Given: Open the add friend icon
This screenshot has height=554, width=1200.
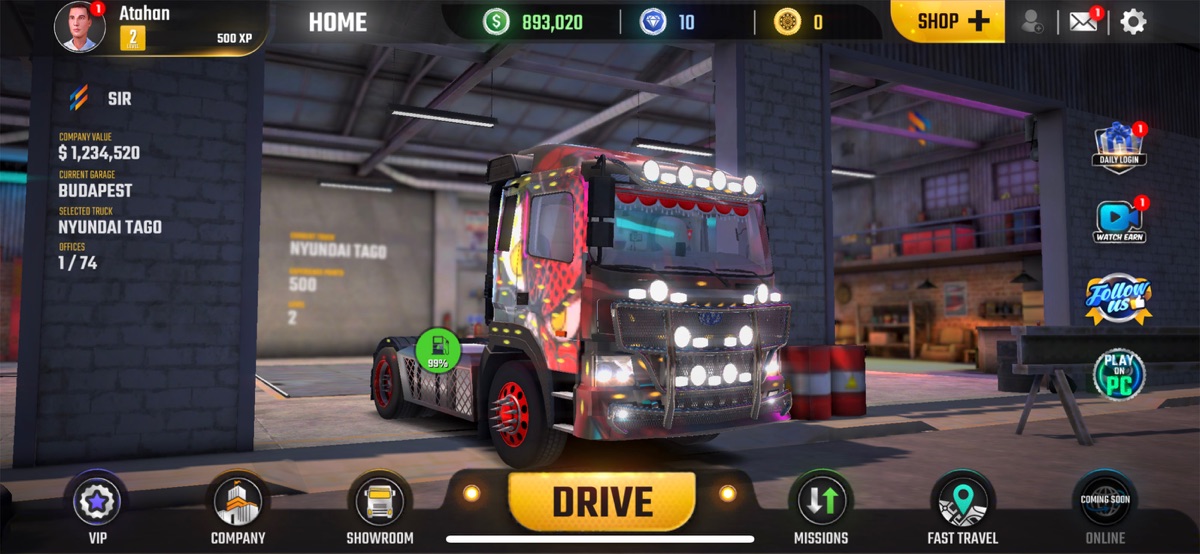Looking at the screenshot, I should [1034, 21].
